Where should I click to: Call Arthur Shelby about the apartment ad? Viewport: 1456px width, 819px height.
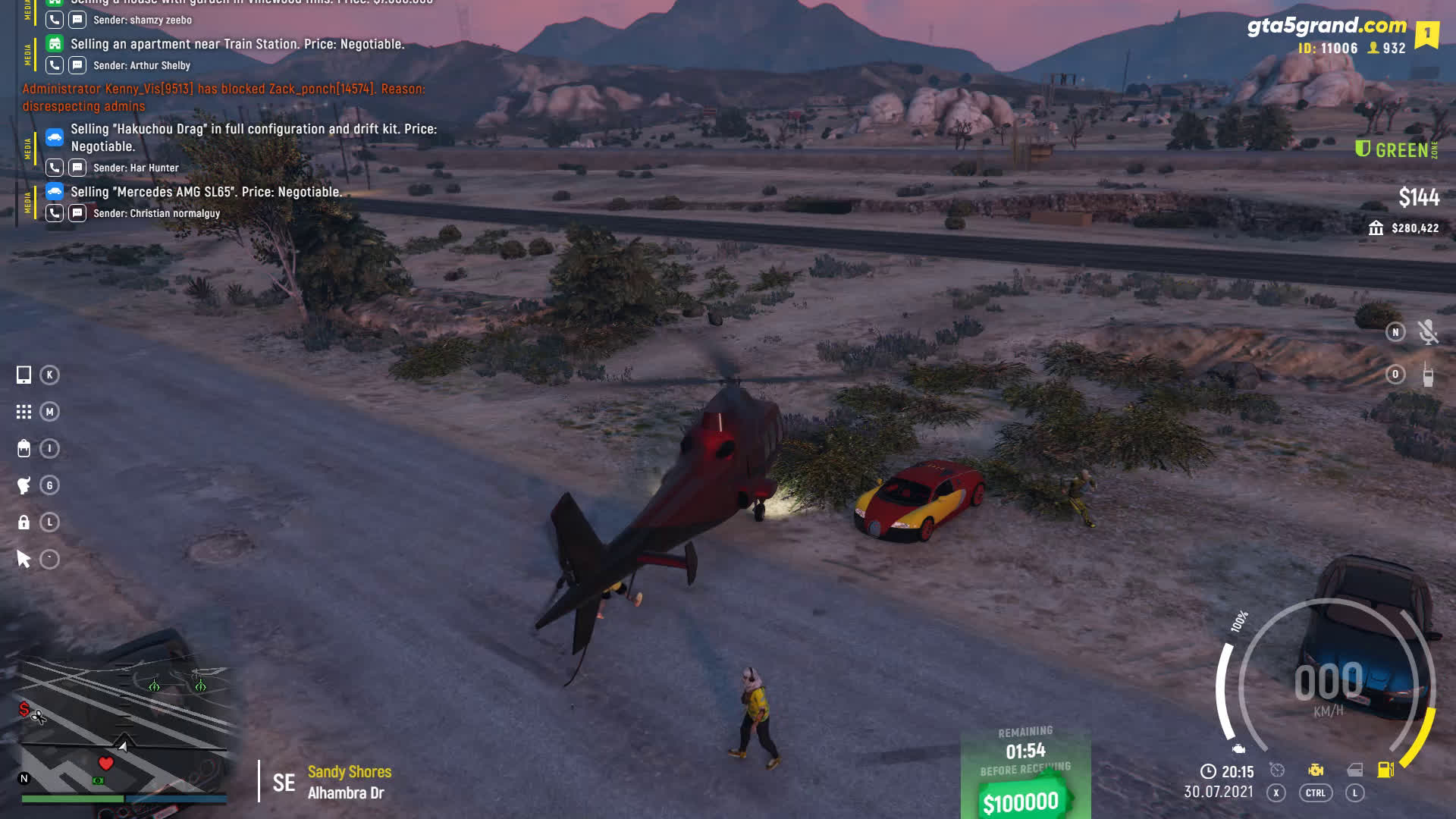click(x=55, y=65)
